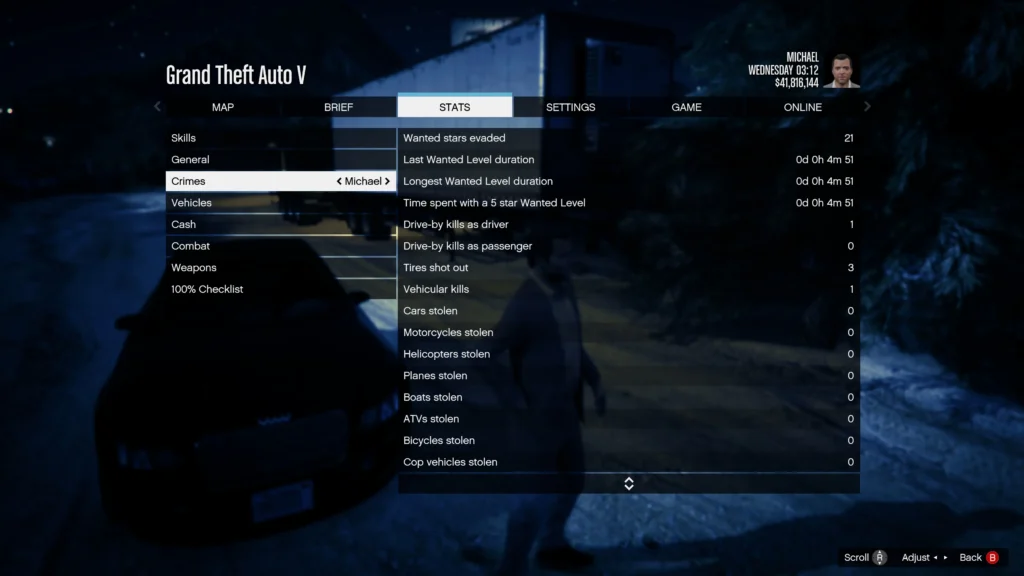The width and height of the screenshot is (1024, 576).
Task: Select the Cop vehicles stolen row
Action: pyautogui.click(x=628, y=462)
